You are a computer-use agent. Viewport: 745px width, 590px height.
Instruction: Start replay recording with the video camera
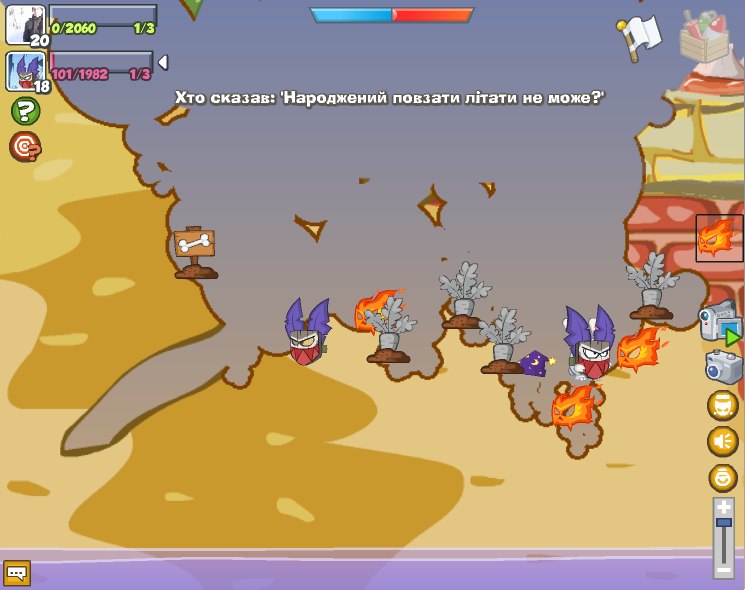click(x=719, y=322)
